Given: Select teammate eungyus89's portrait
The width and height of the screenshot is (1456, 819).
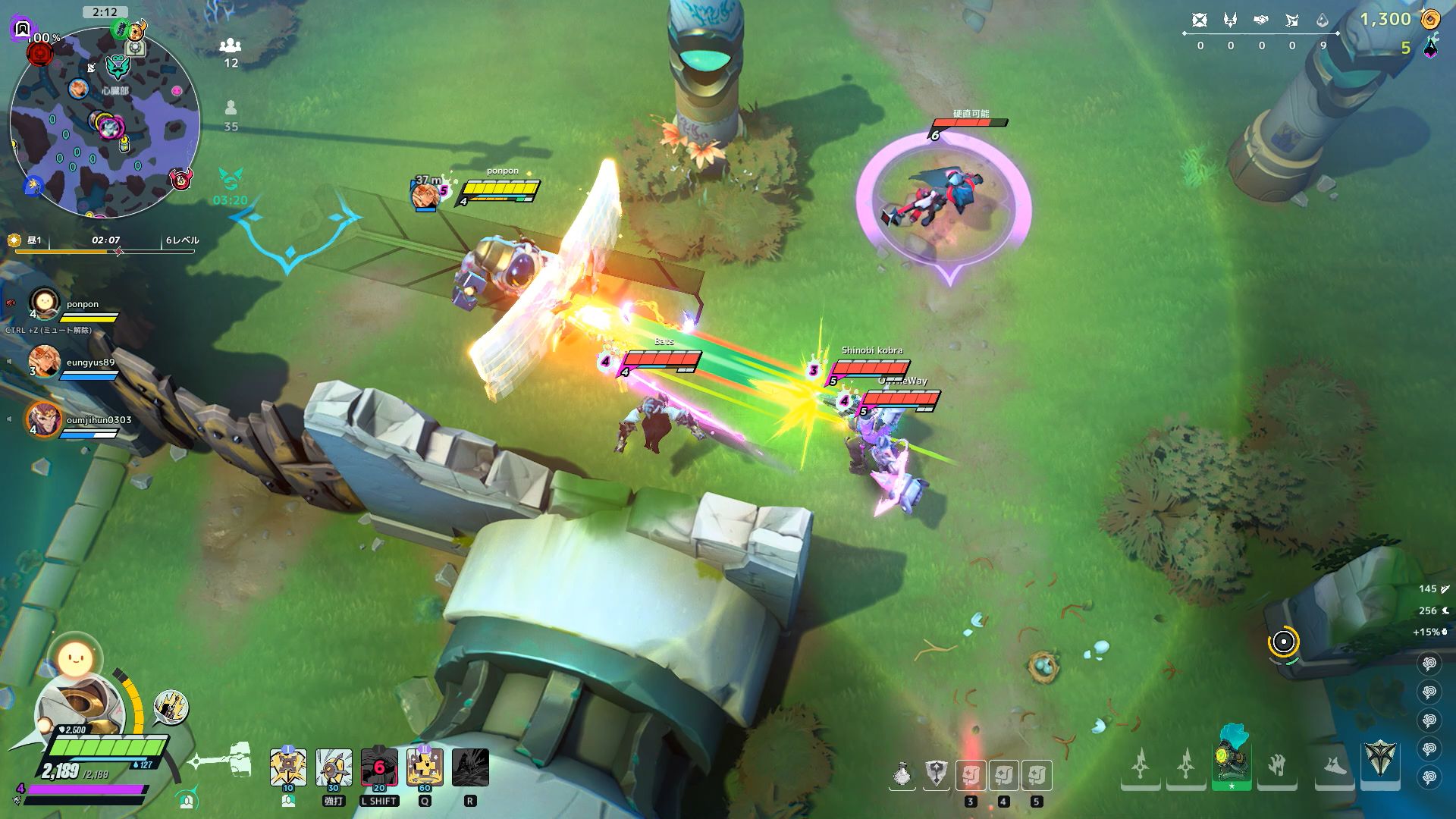Looking at the screenshot, I should tap(45, 361).
